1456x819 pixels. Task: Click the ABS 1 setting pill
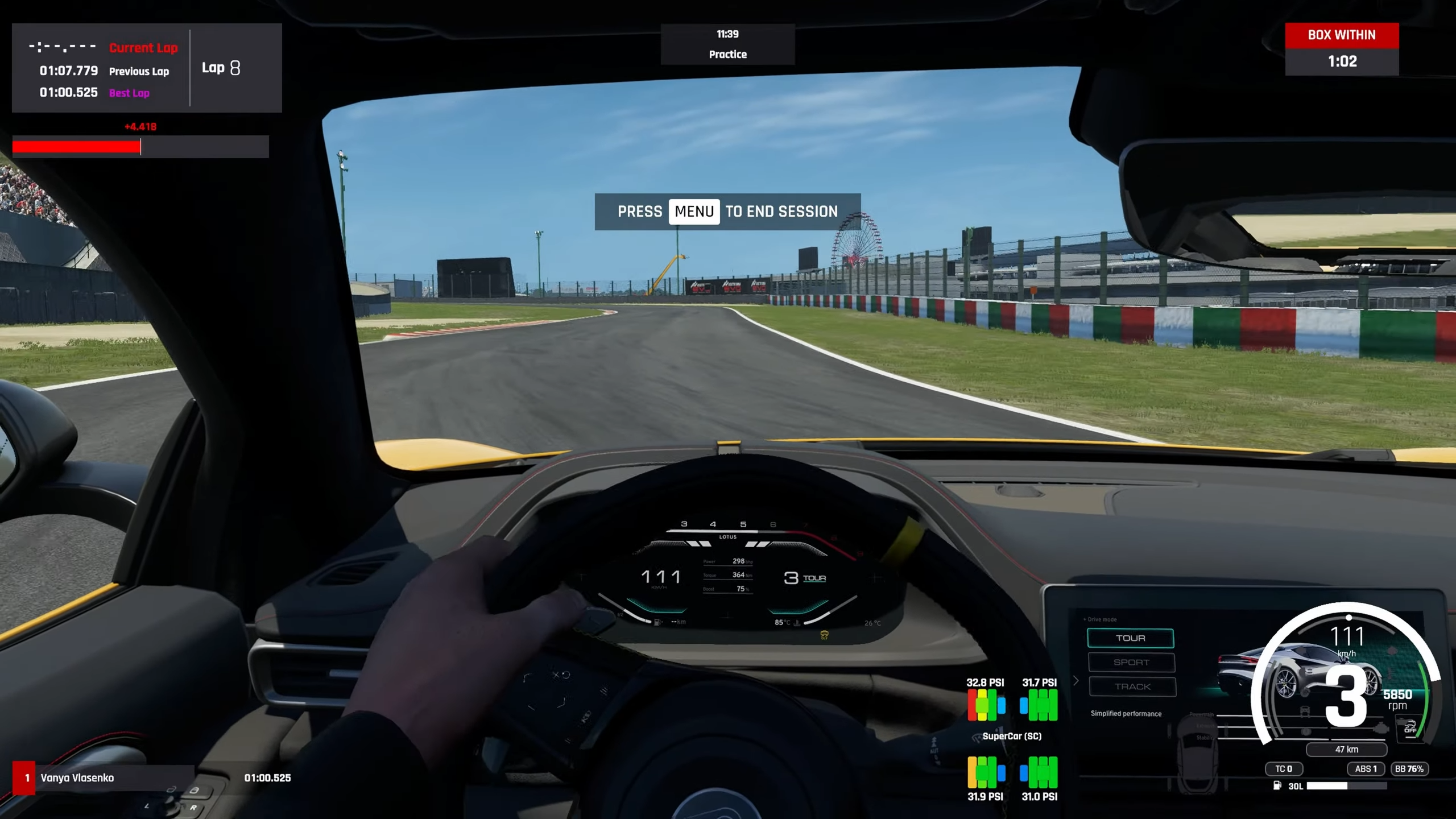coord(1366,769)
